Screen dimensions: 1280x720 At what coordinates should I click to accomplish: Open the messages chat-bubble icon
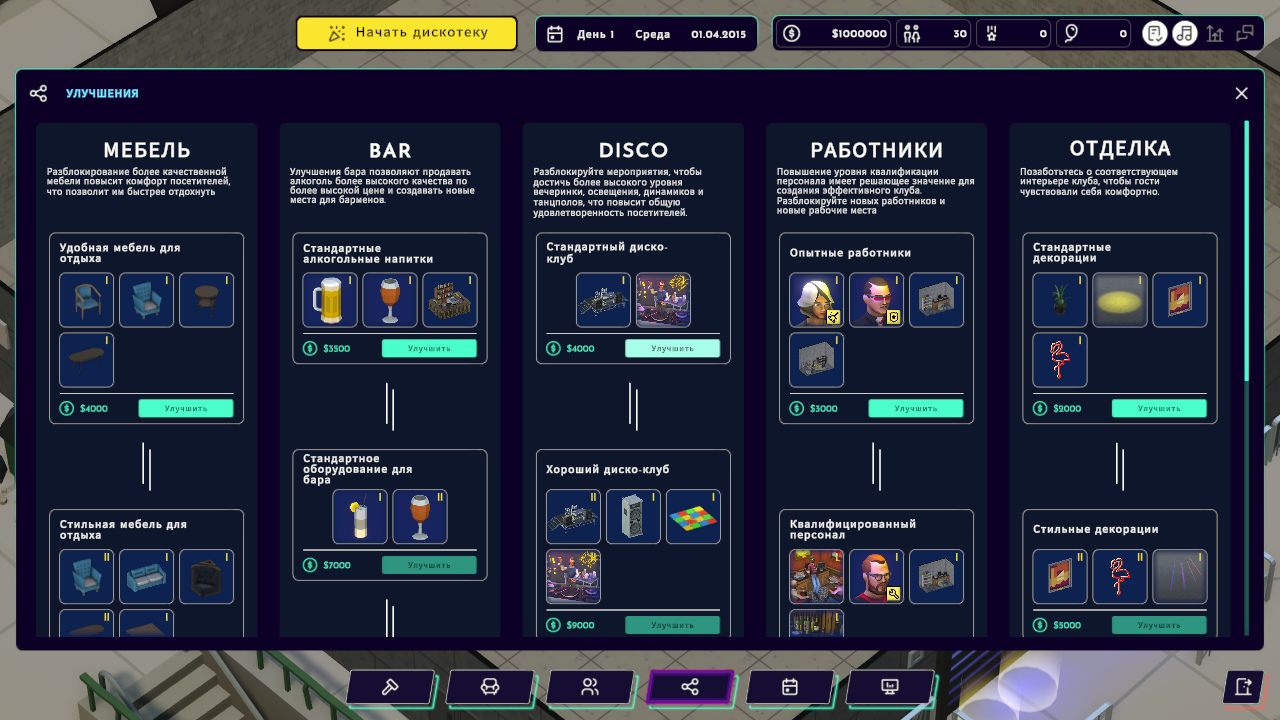1245,33
